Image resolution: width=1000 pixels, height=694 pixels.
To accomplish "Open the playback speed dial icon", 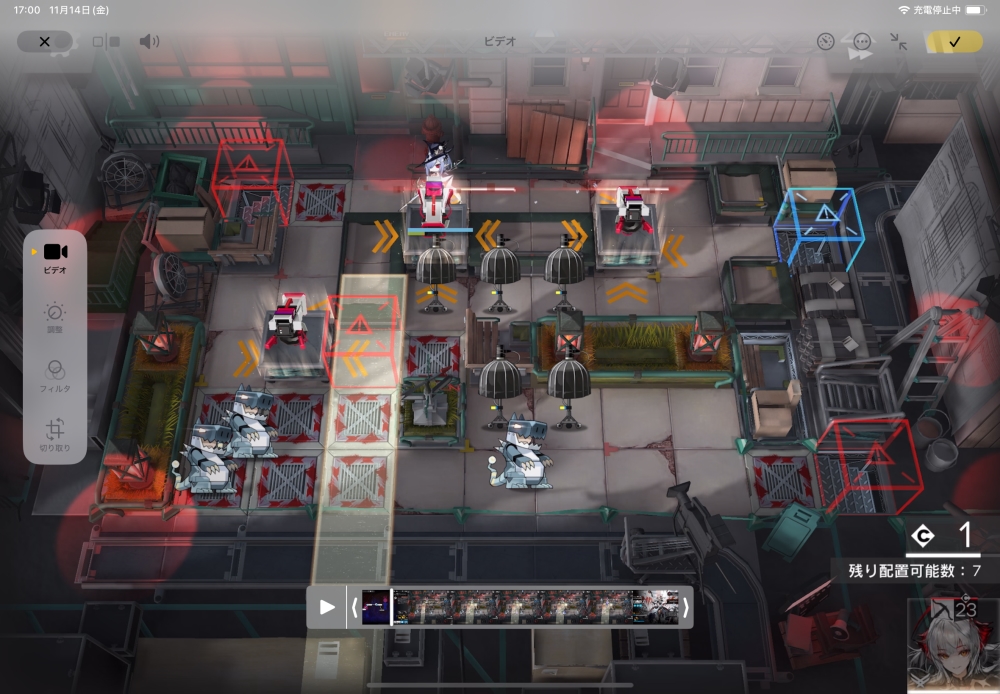I will tap(825, 42).
